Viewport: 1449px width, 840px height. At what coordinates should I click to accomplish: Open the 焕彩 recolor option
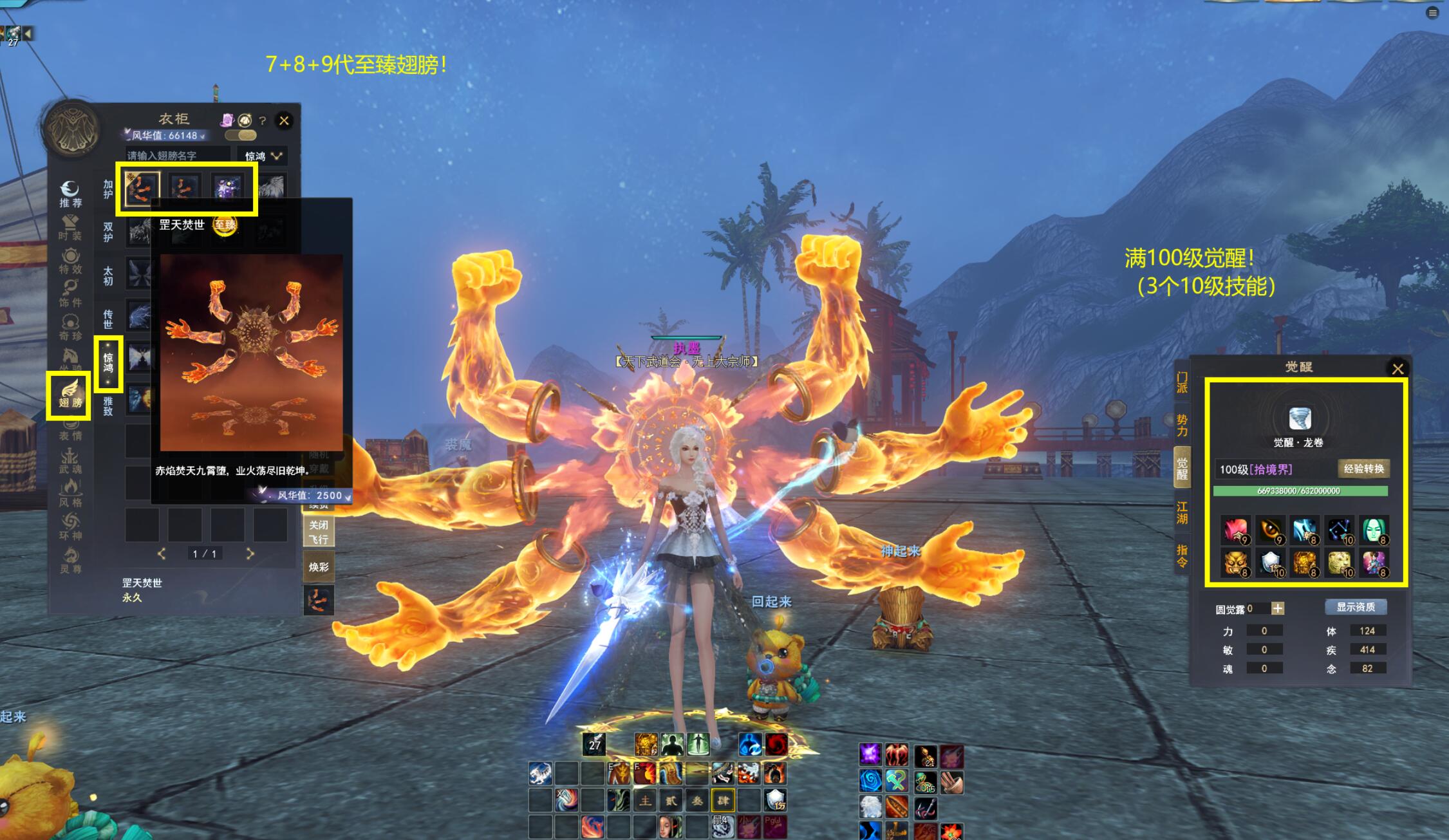pyautogui.click(x=319, y=567)
